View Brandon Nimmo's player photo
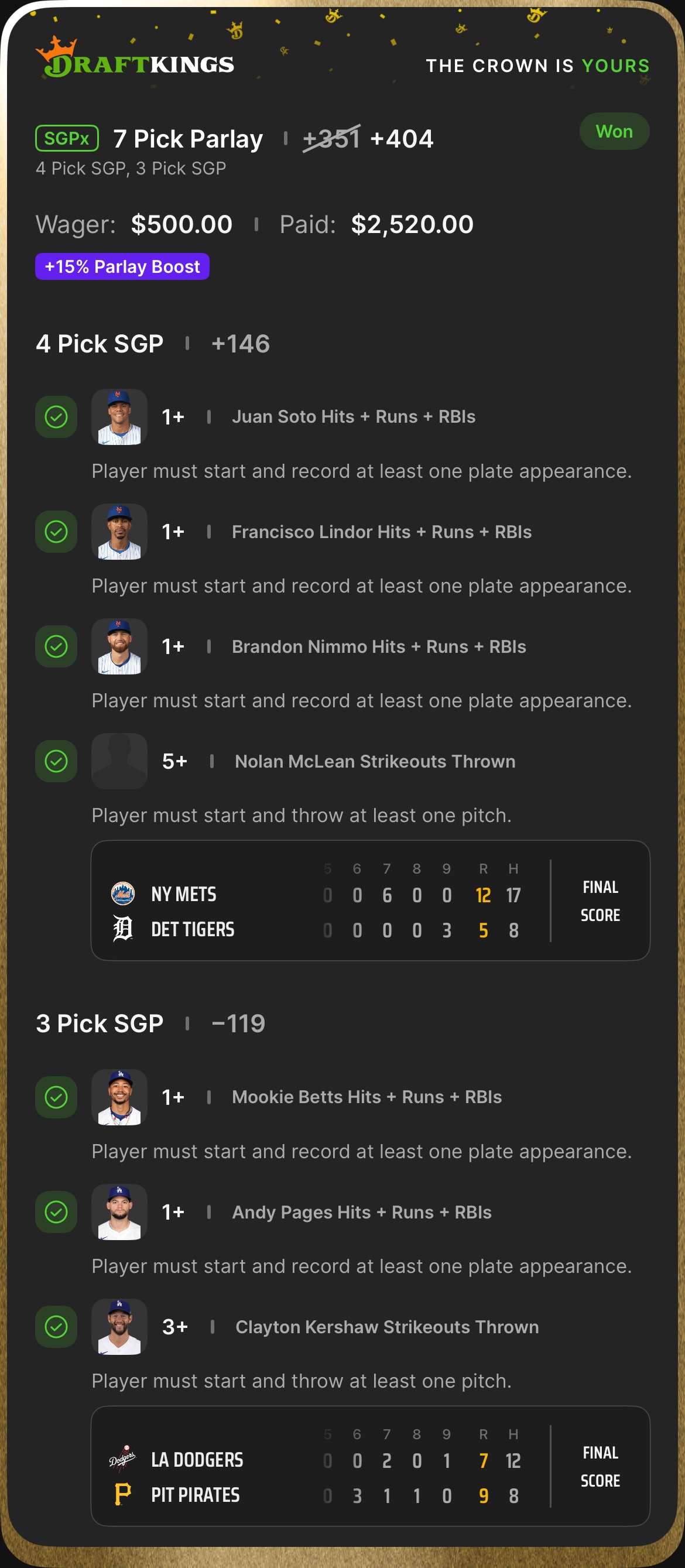The height and width of the screenshot is (1568, 685). click(119, 646)
